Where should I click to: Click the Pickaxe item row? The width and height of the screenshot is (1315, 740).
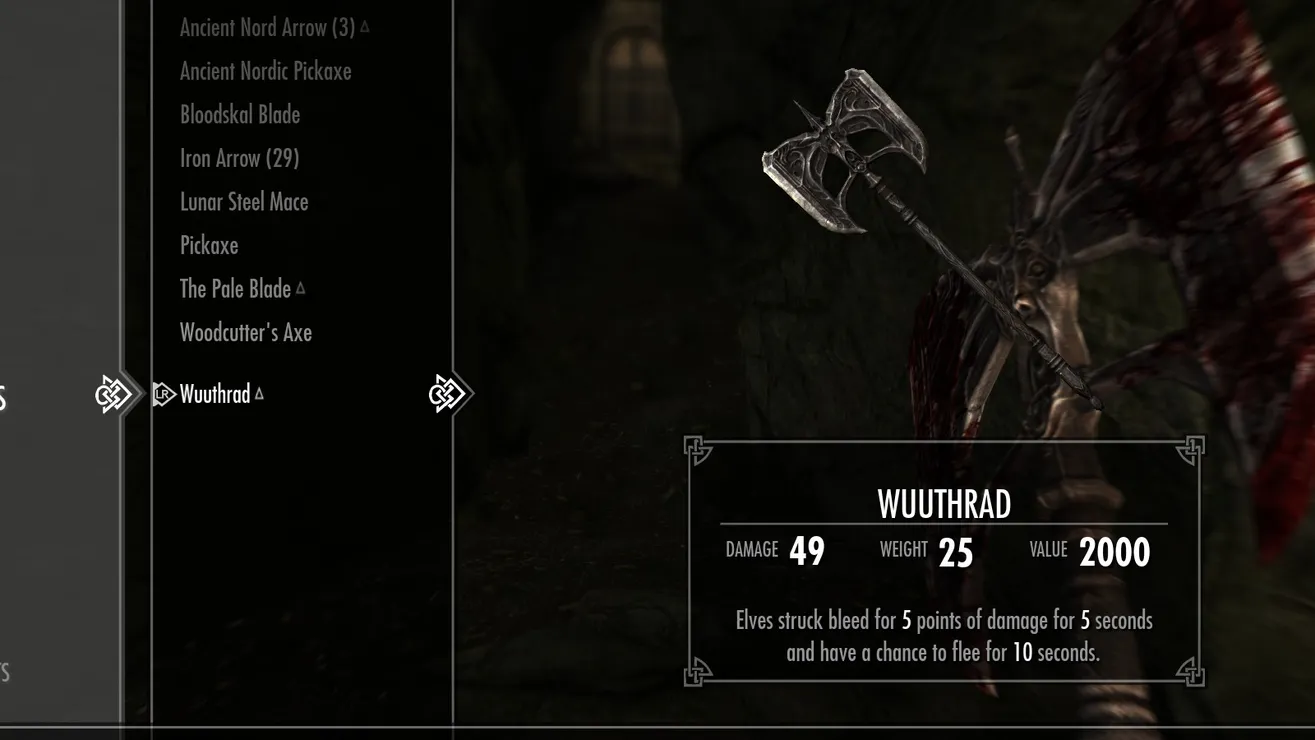209,245
